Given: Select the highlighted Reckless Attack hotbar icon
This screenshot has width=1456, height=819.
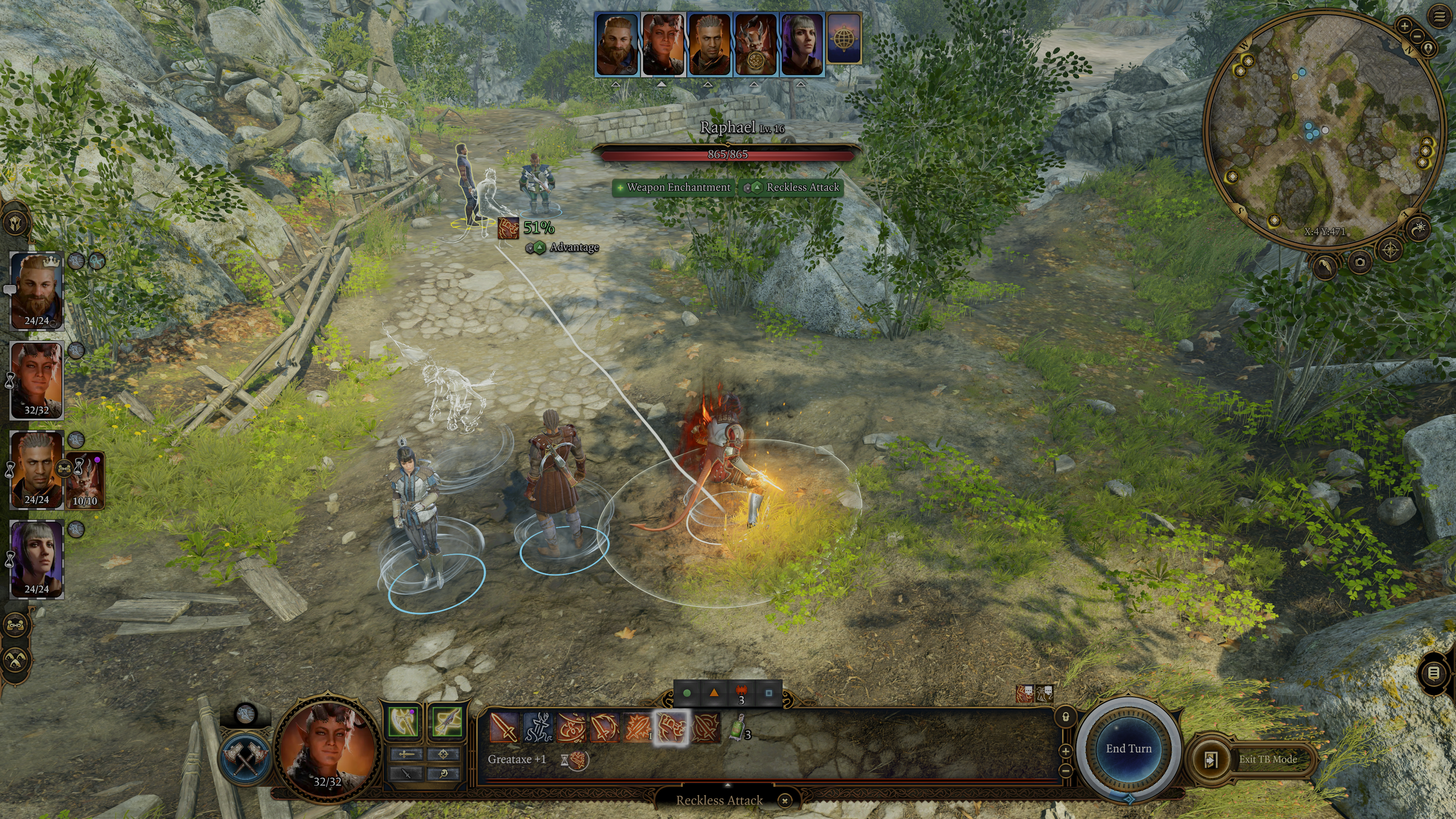Looking at the screenshot, I should coord(672,727).
